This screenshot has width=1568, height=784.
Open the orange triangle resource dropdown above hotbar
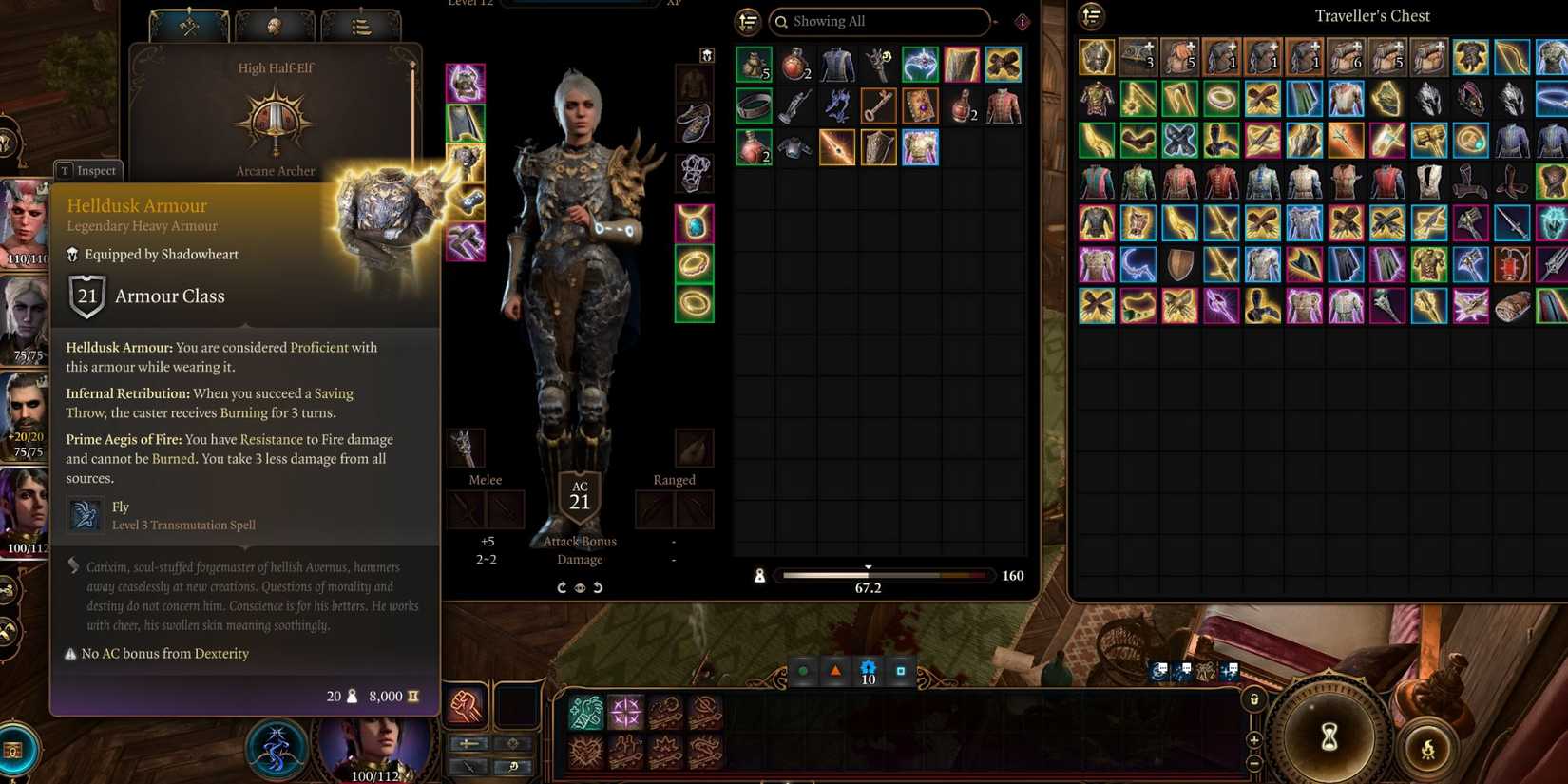(x=836, y=669)
